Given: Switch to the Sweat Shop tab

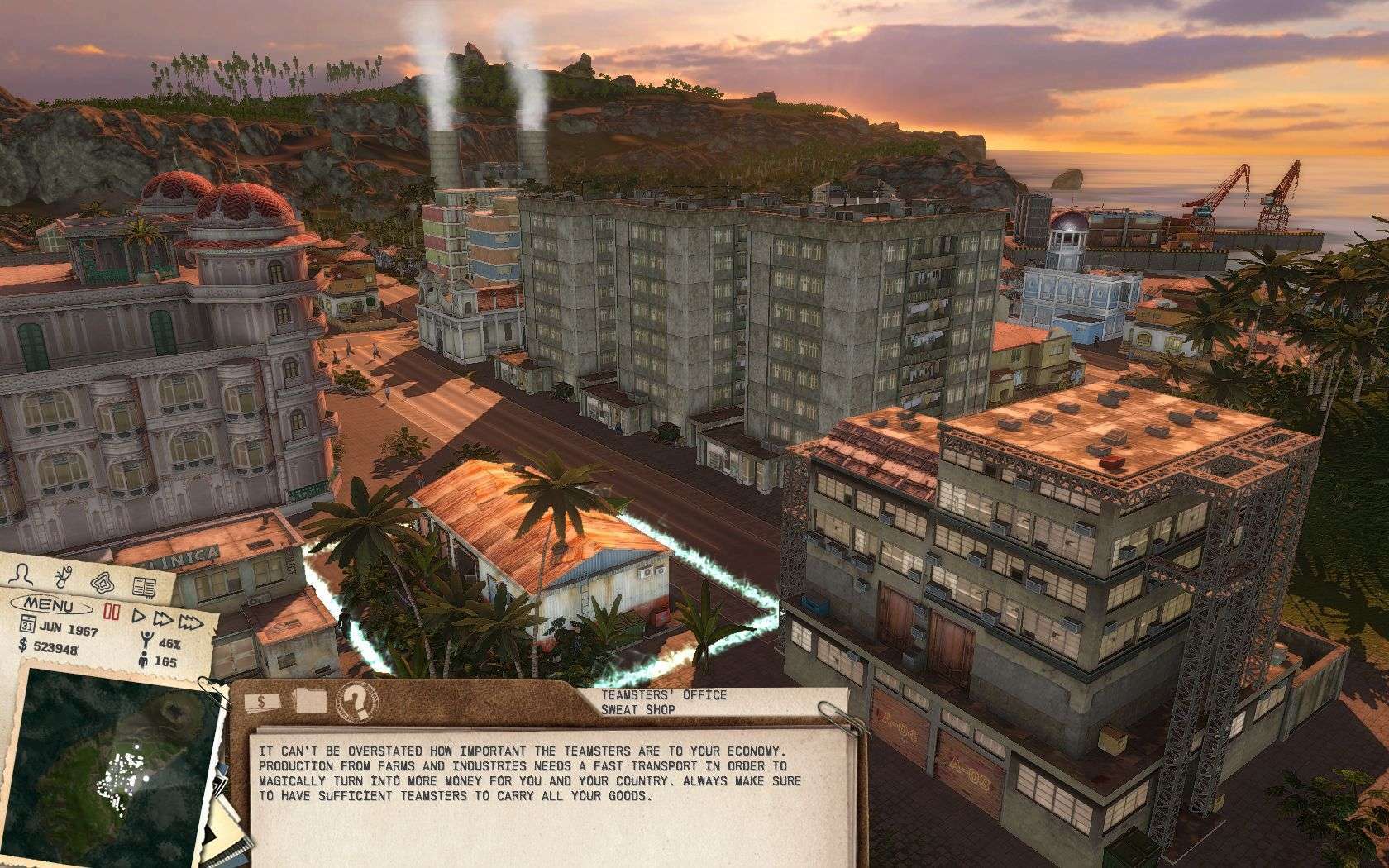Looking at the screenshot, I should point(639,710).
